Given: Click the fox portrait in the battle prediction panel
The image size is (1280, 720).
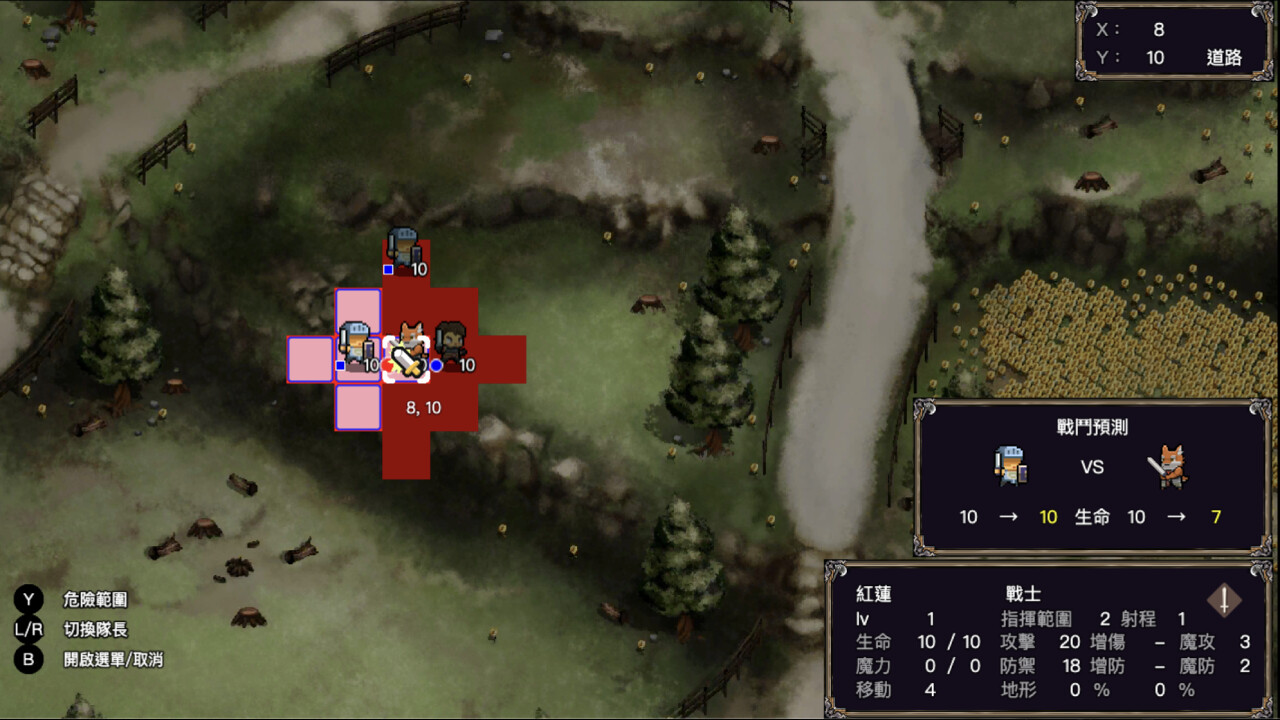Looking at the screenshot, I should pos(1170,467).
